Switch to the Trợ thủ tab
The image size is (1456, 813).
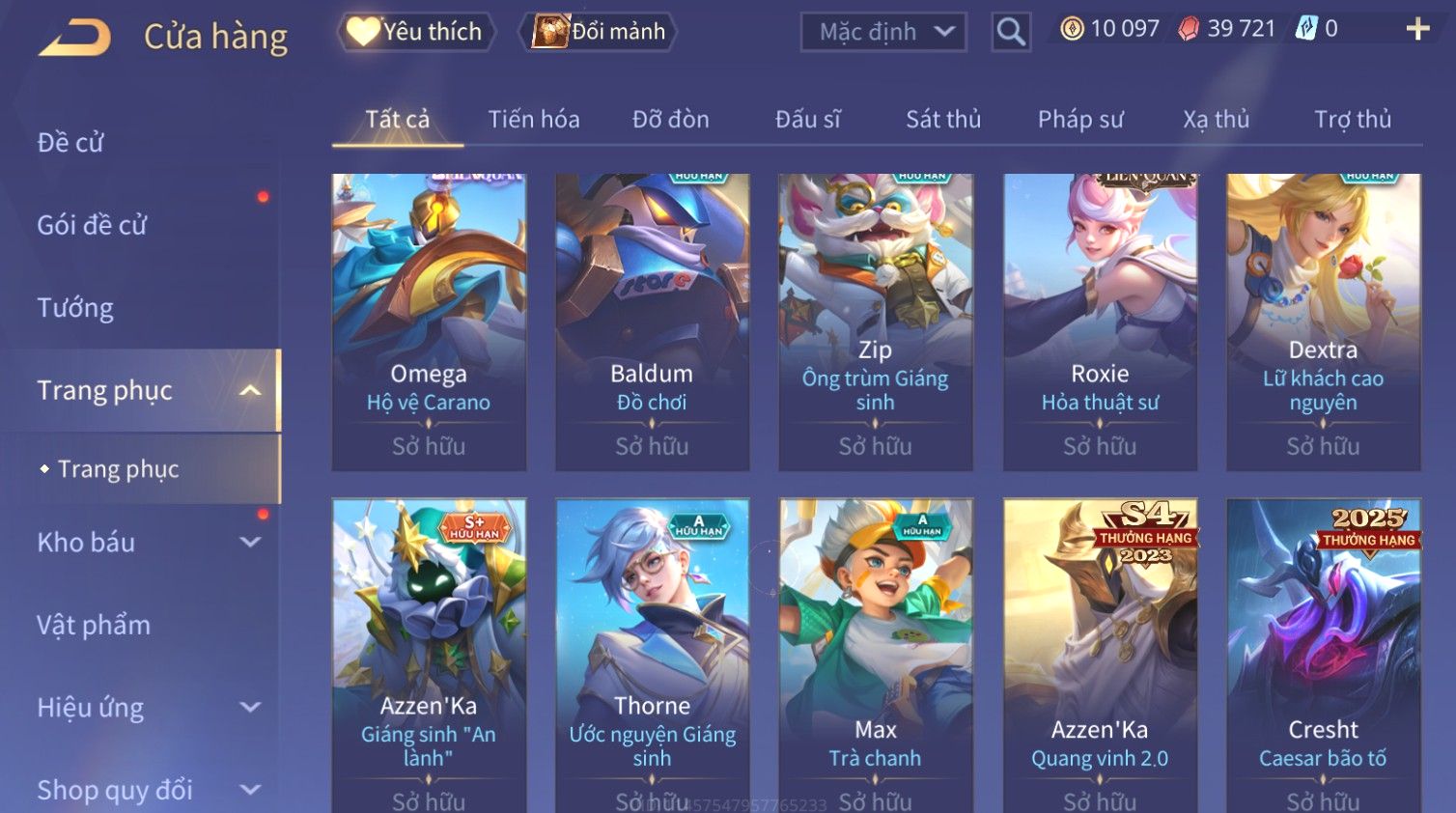1352,120
